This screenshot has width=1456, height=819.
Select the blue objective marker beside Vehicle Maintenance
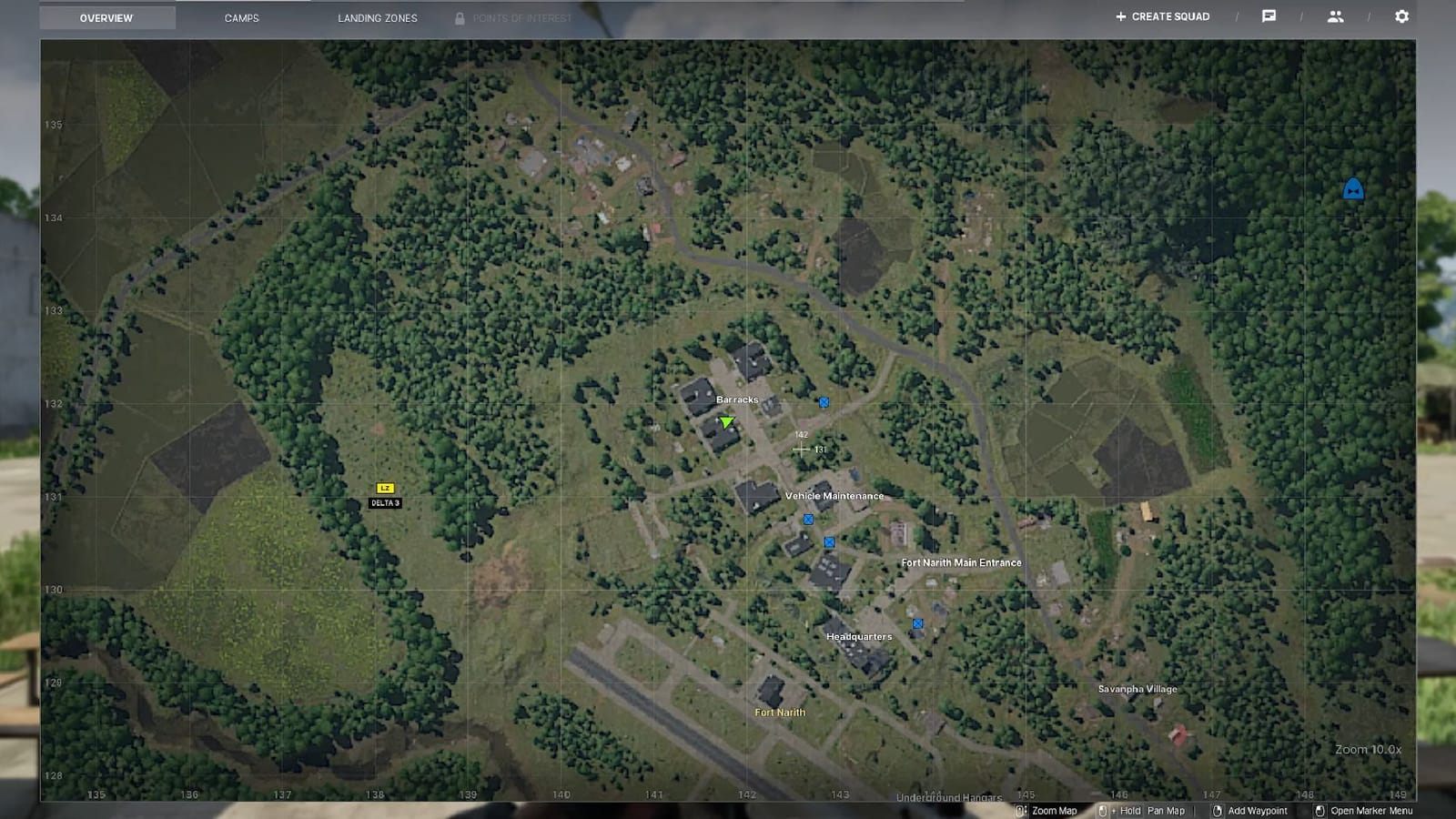[806, 519]
